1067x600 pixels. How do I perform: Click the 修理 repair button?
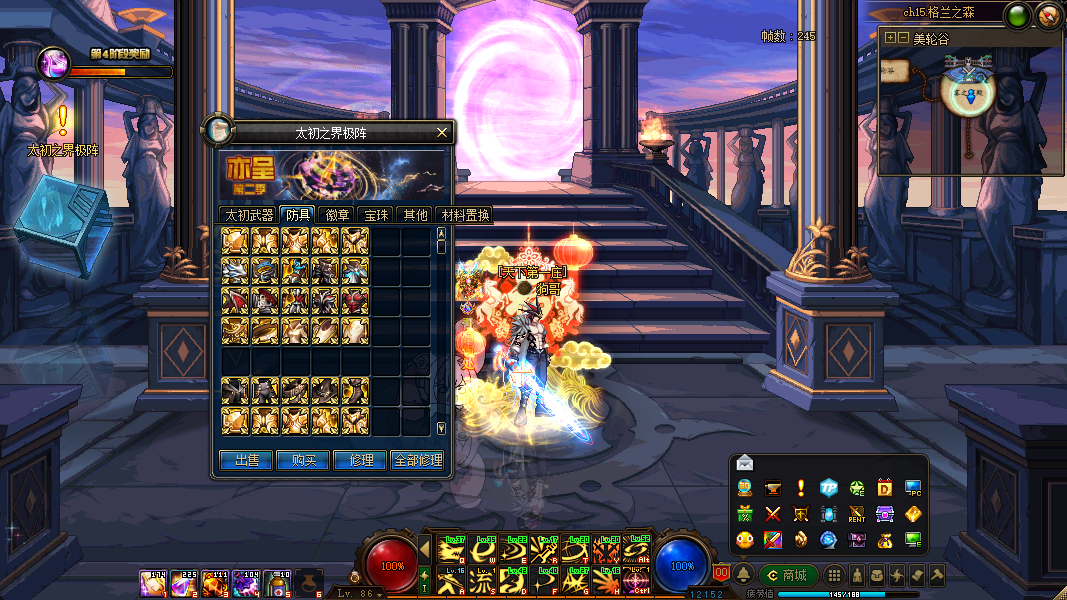(x=361, y=460)
